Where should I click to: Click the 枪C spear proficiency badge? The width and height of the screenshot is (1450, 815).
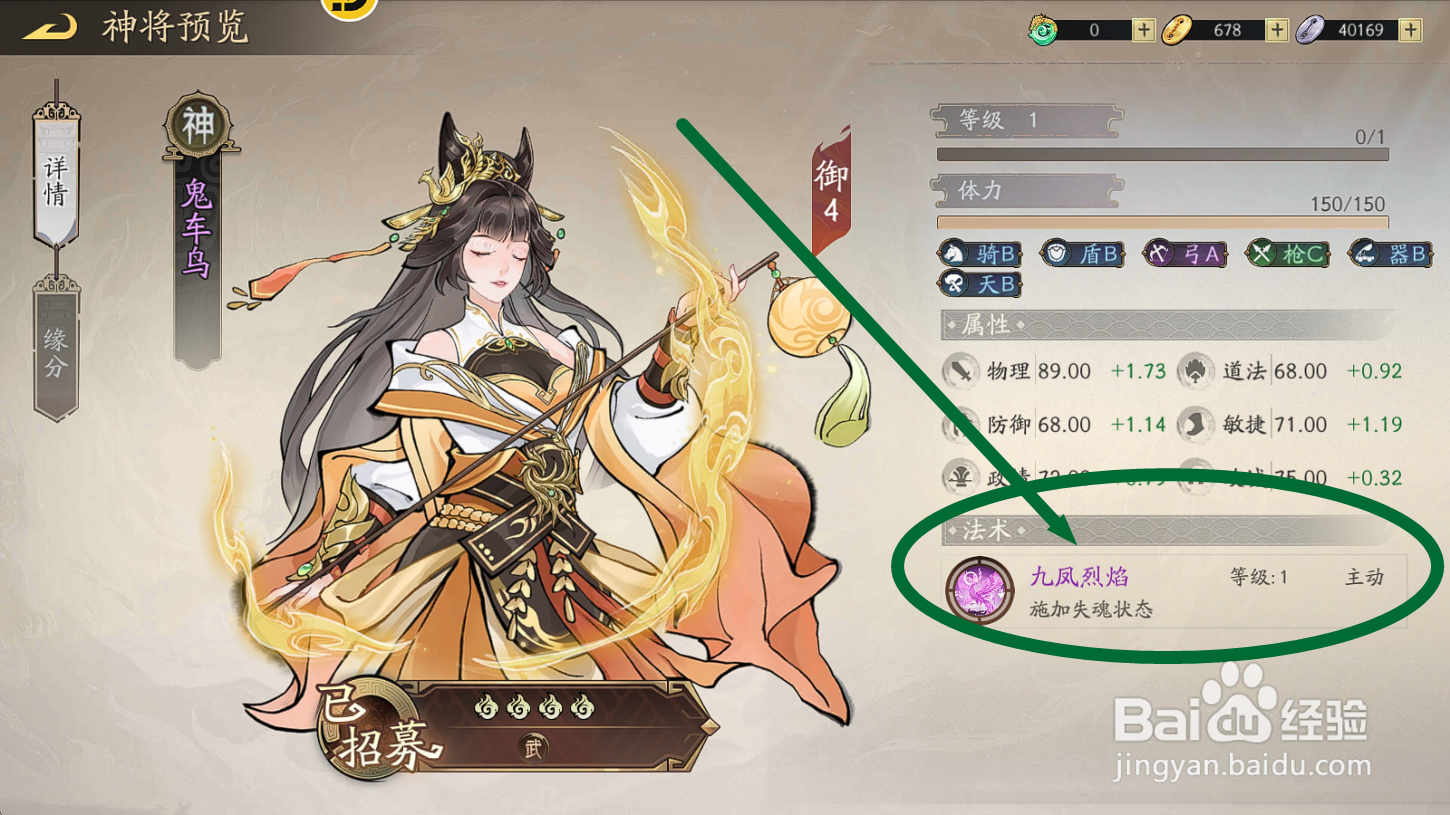click(1289, 253)
